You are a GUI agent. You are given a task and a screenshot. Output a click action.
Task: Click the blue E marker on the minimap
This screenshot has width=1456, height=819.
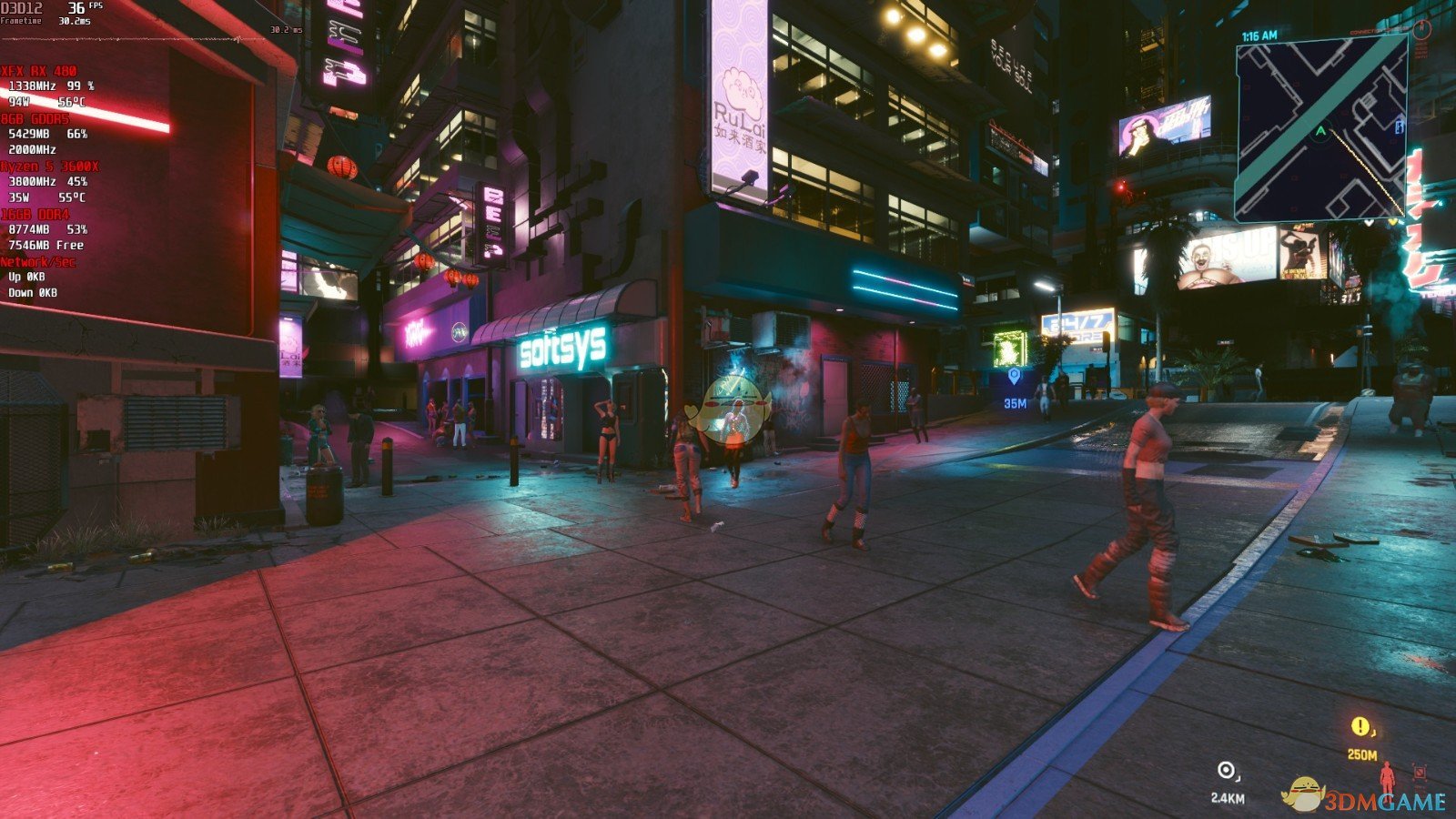coord(1399,128)
